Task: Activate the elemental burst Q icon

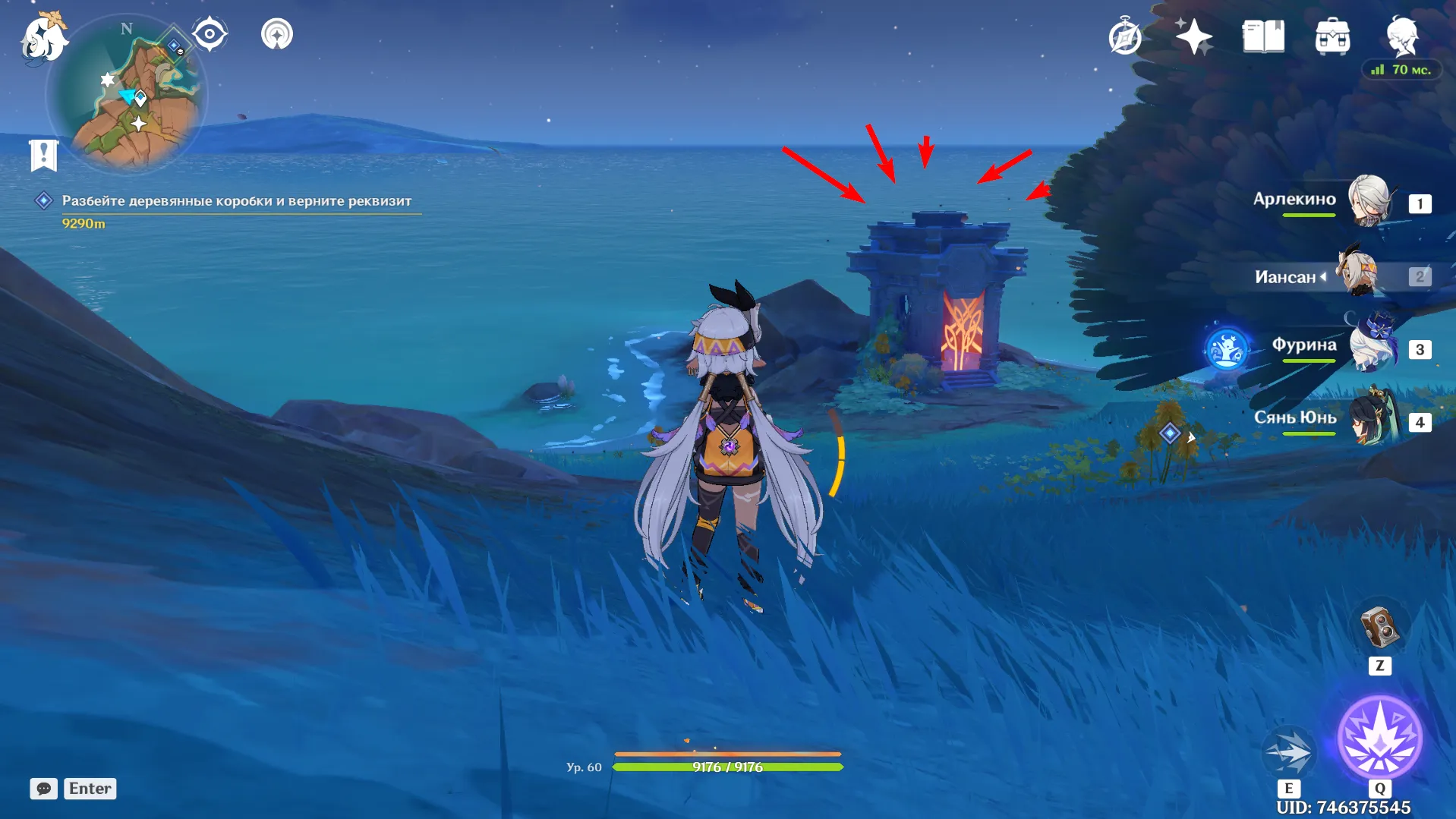Action: pyautogui.click(x=1382, y=739)
